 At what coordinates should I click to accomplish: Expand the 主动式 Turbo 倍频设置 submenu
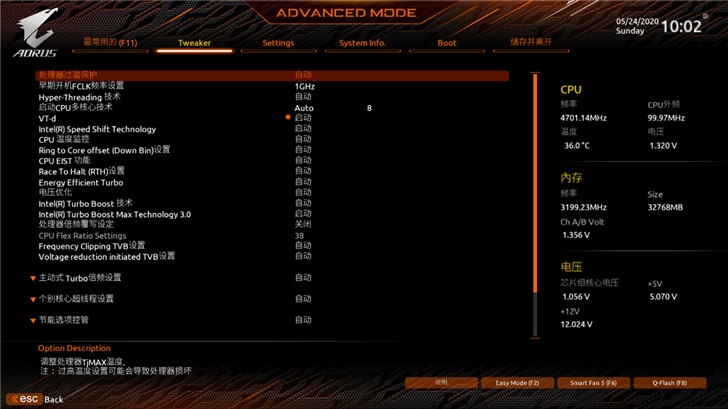point(80,278)
